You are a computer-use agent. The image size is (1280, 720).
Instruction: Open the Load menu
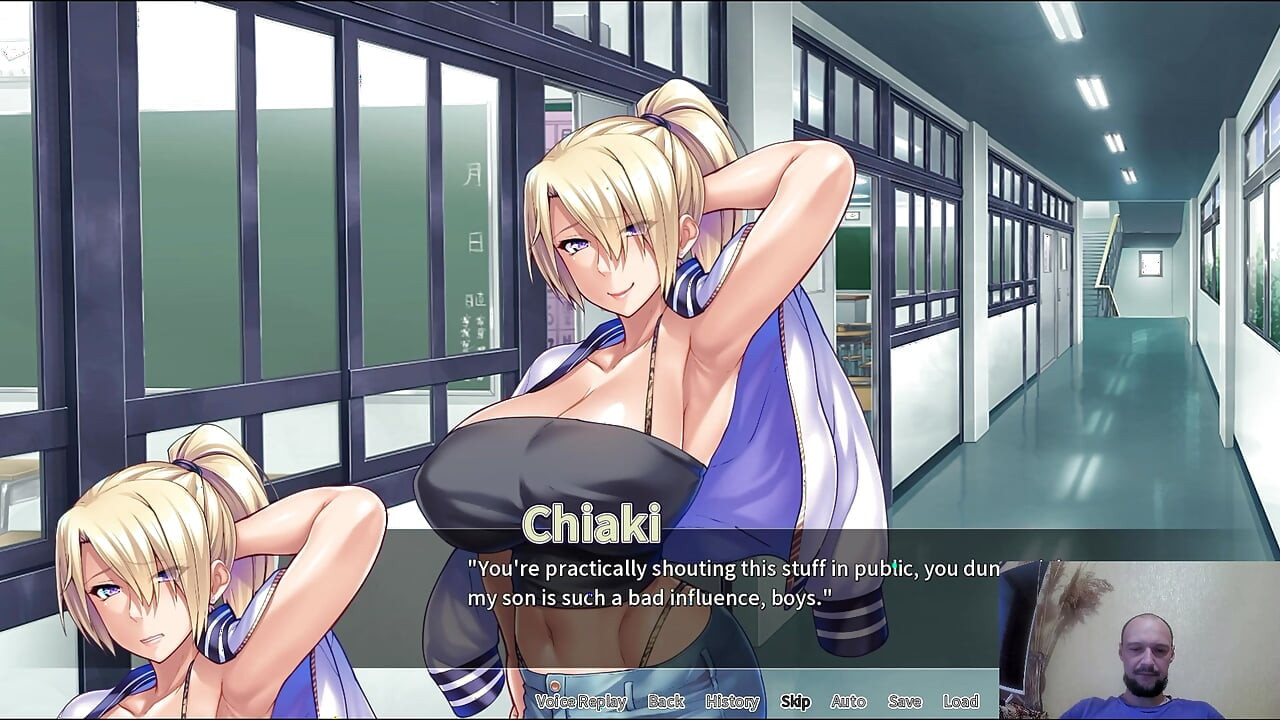[x=960, y=701]
